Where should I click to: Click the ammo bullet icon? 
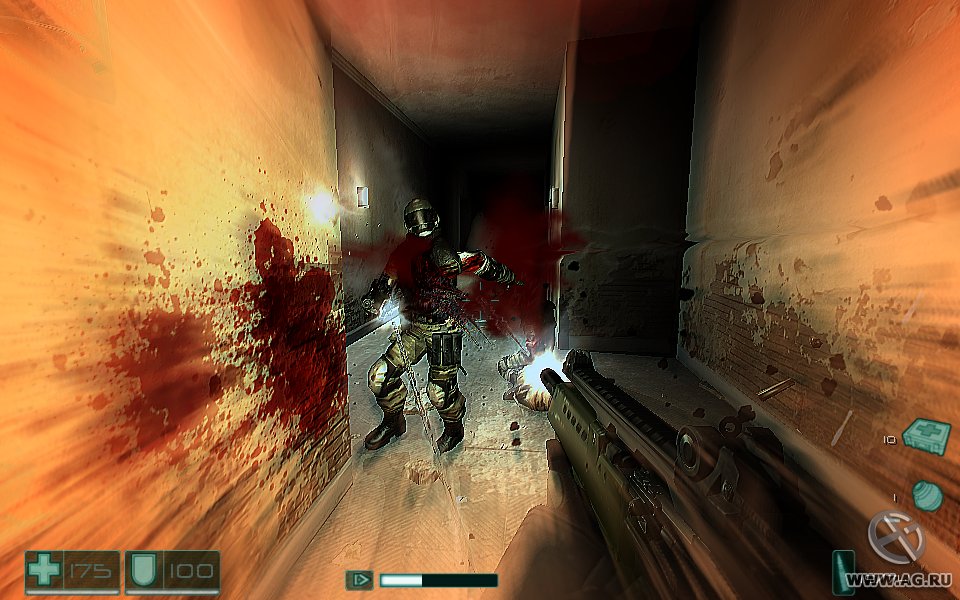point(841,572)
